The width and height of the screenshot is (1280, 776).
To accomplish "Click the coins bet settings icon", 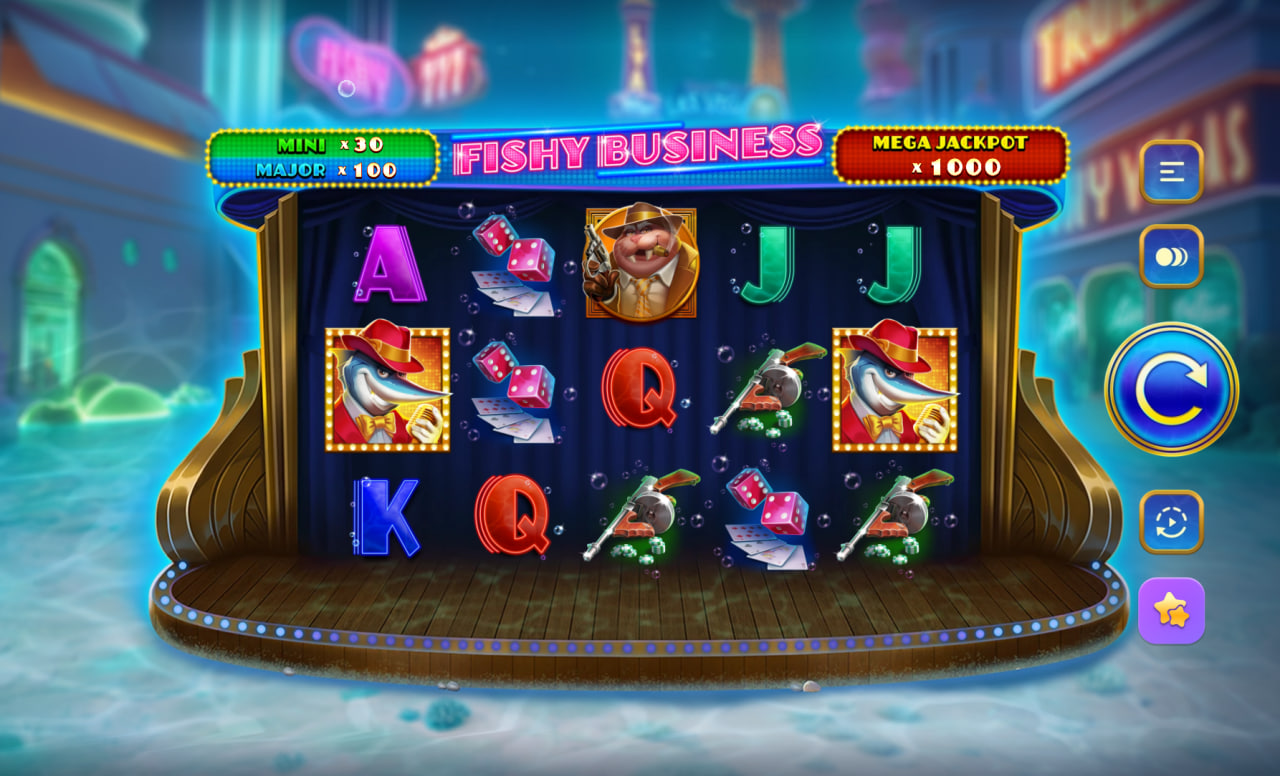I will pos(1171,255).
